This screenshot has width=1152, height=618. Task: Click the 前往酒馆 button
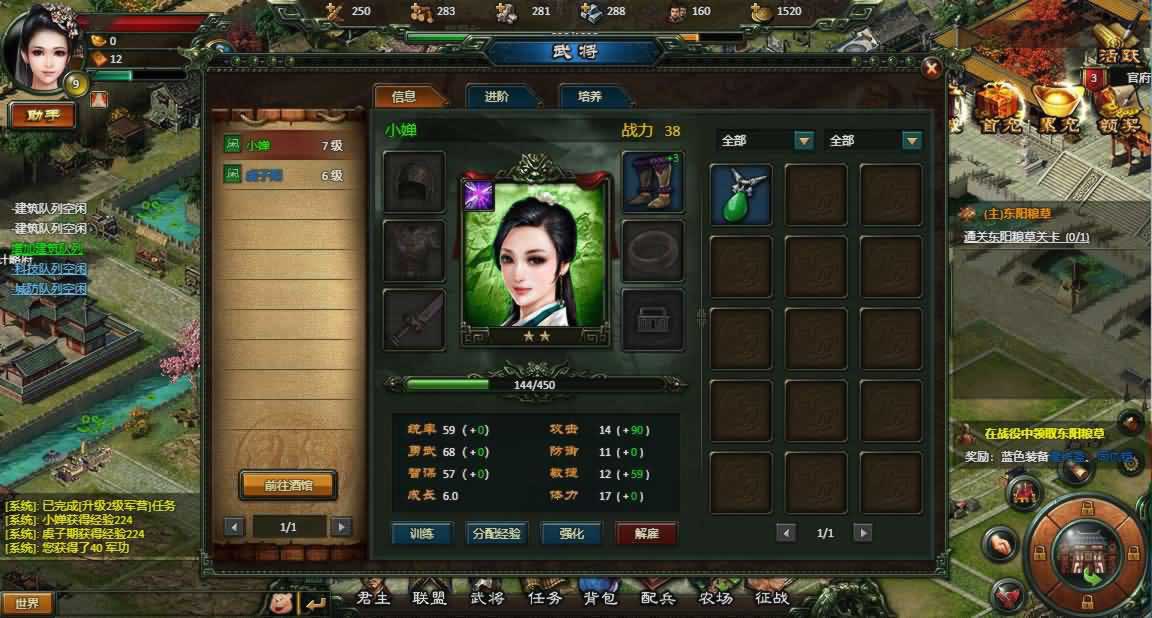point(288,485)
